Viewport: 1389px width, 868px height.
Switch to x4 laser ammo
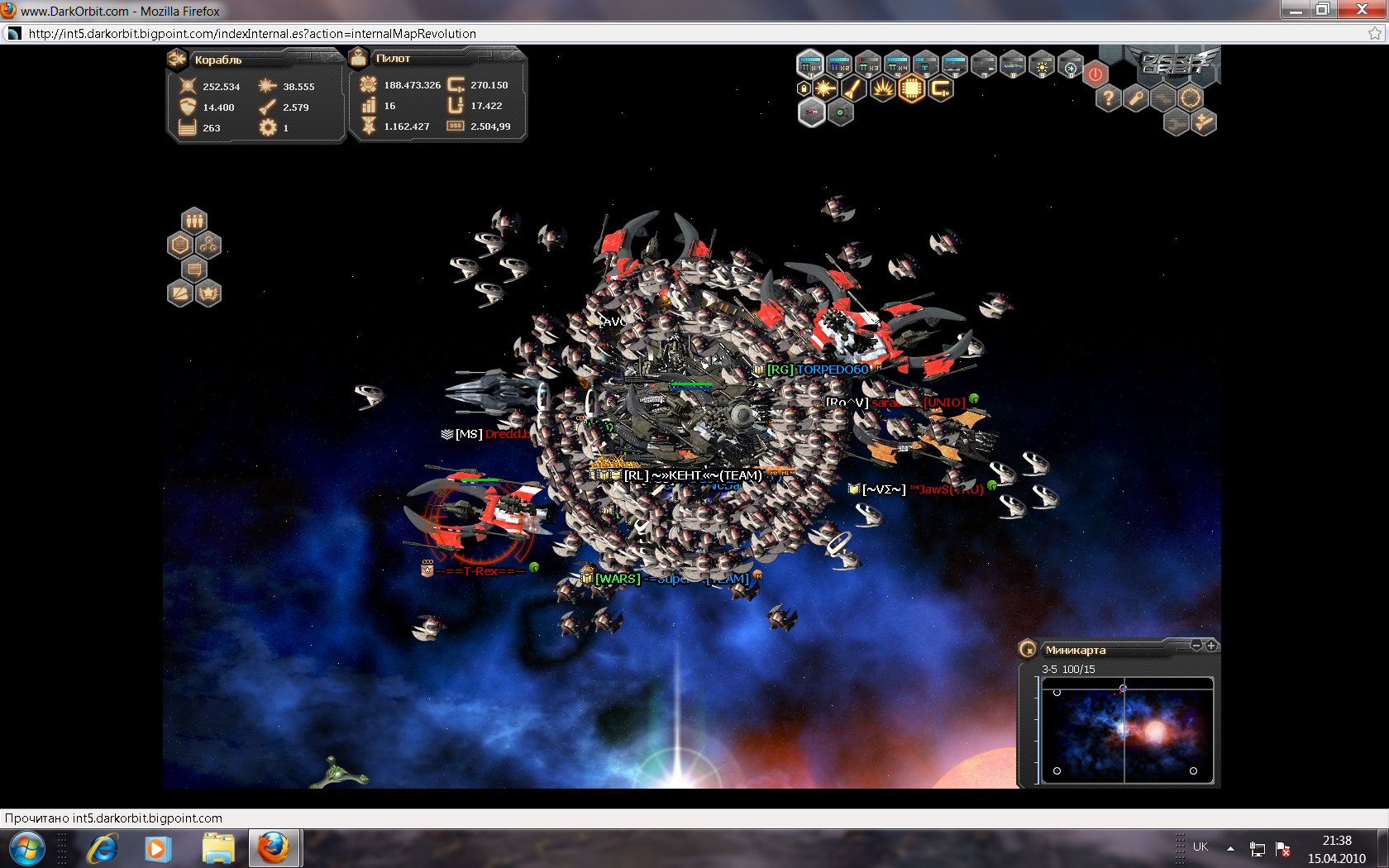(x=896, y=64)
